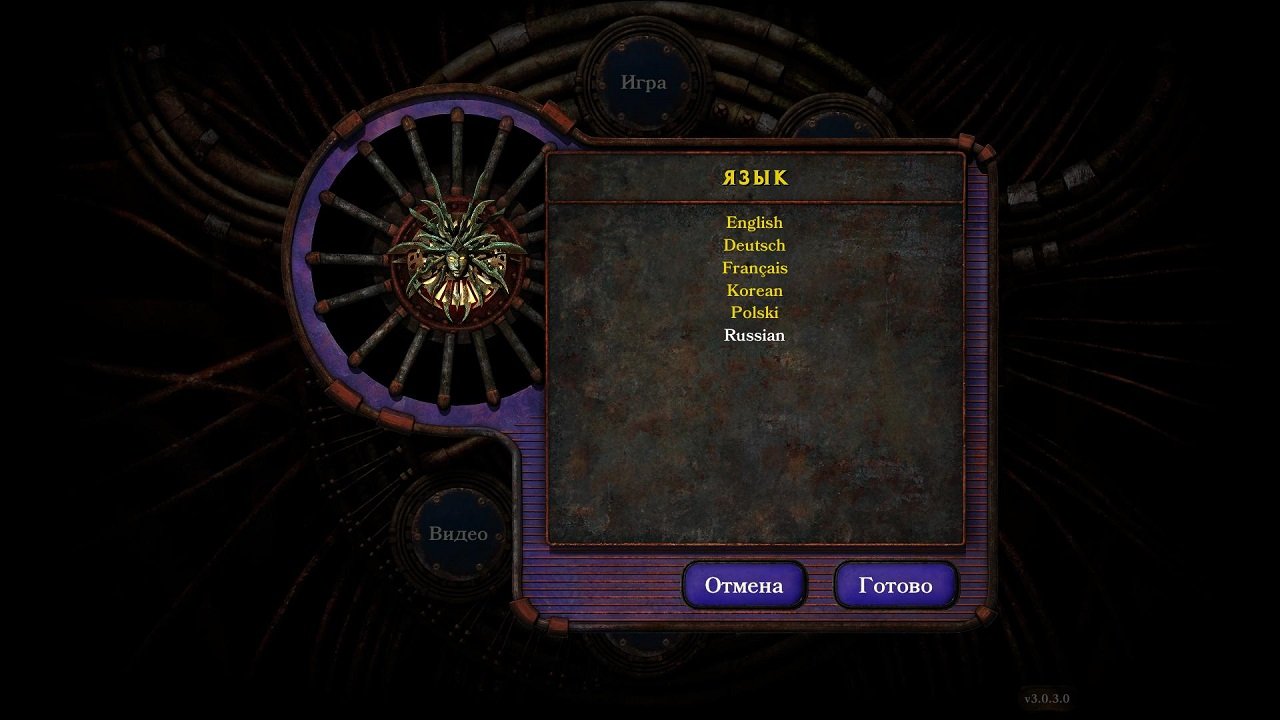Confirm language choice with the Готово button
The width and height of the screenshot is (1280, 720).
[896, 586]
